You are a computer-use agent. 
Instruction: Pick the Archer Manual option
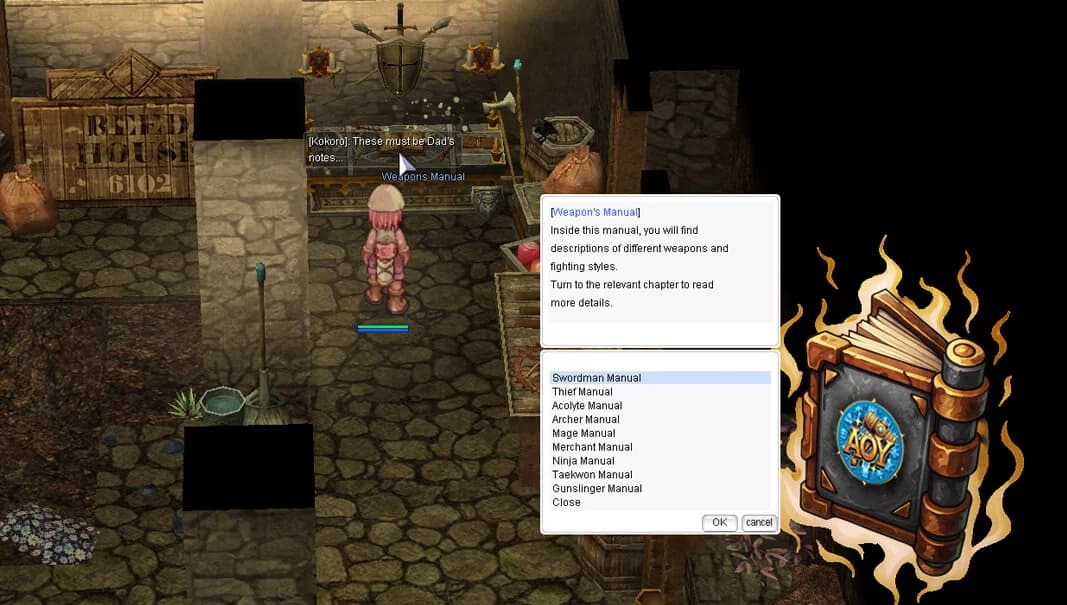point(586,420)
